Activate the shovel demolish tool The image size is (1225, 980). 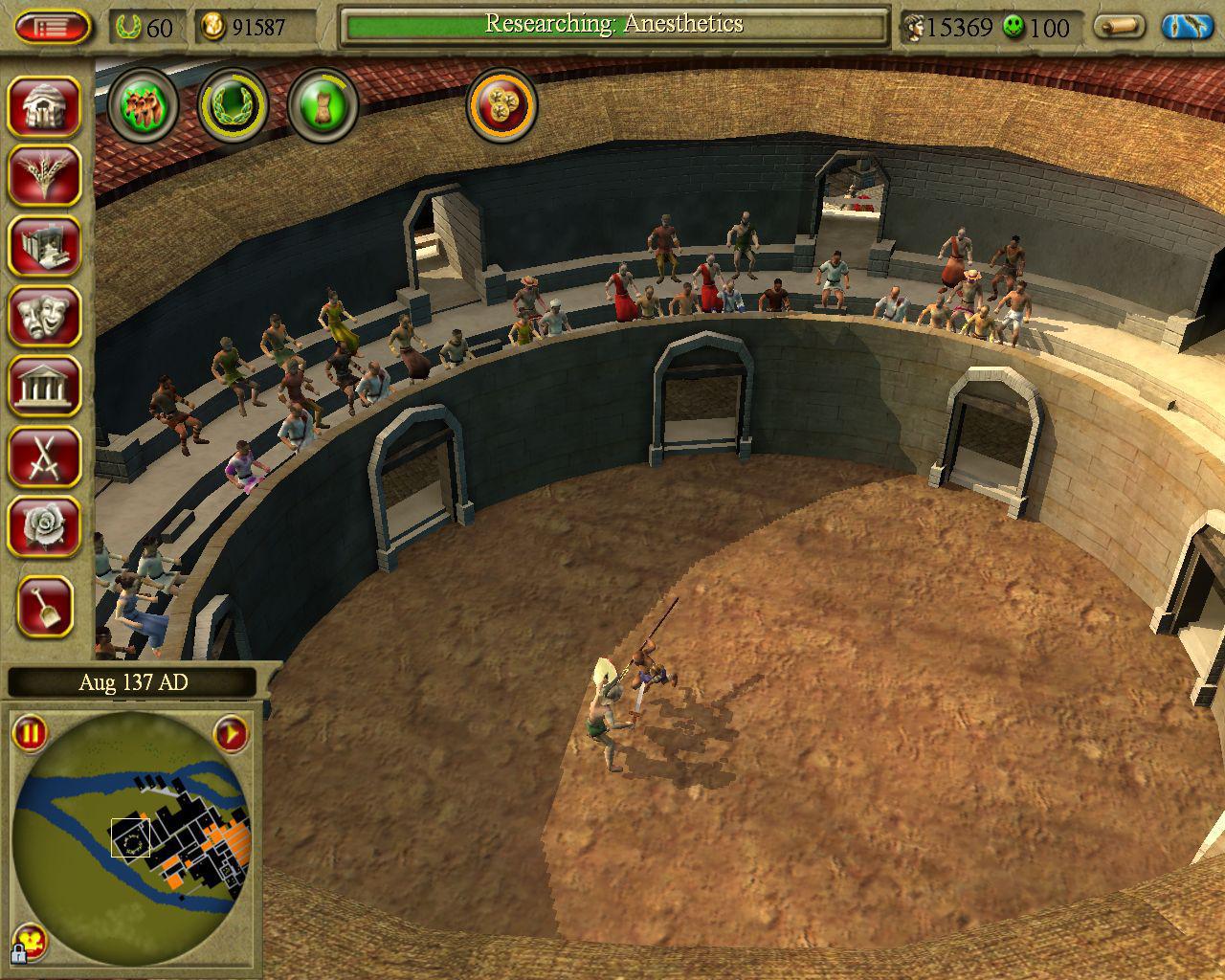(x=45, y=606)
